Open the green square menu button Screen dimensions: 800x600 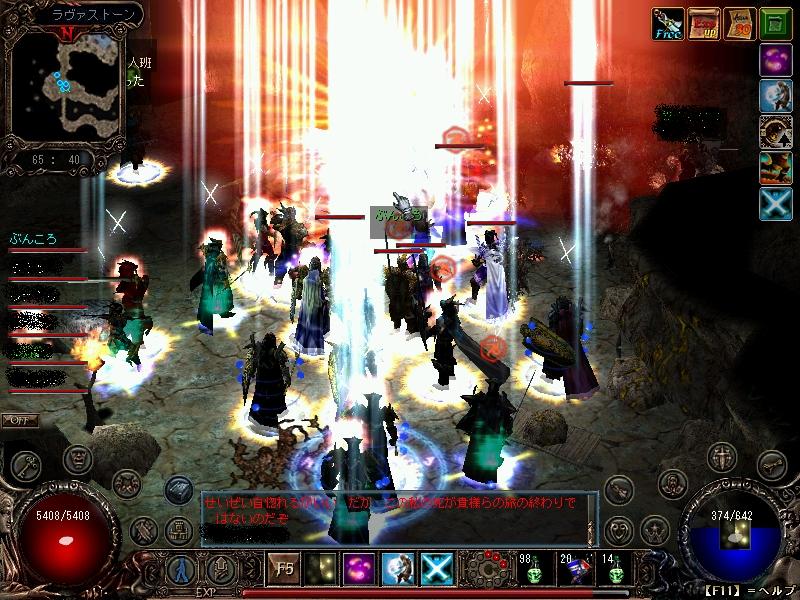(775, 24)
